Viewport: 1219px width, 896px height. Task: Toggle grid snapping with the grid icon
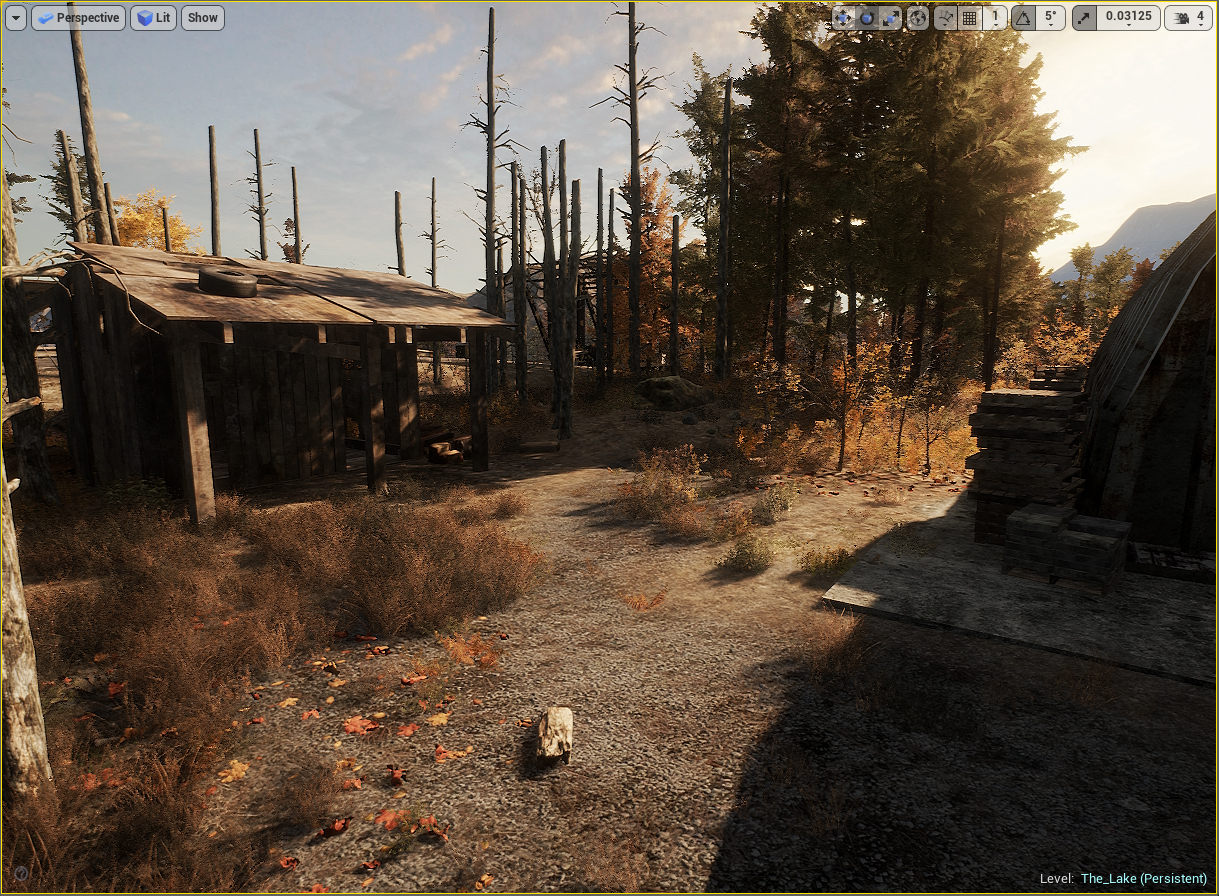(969, 17)
